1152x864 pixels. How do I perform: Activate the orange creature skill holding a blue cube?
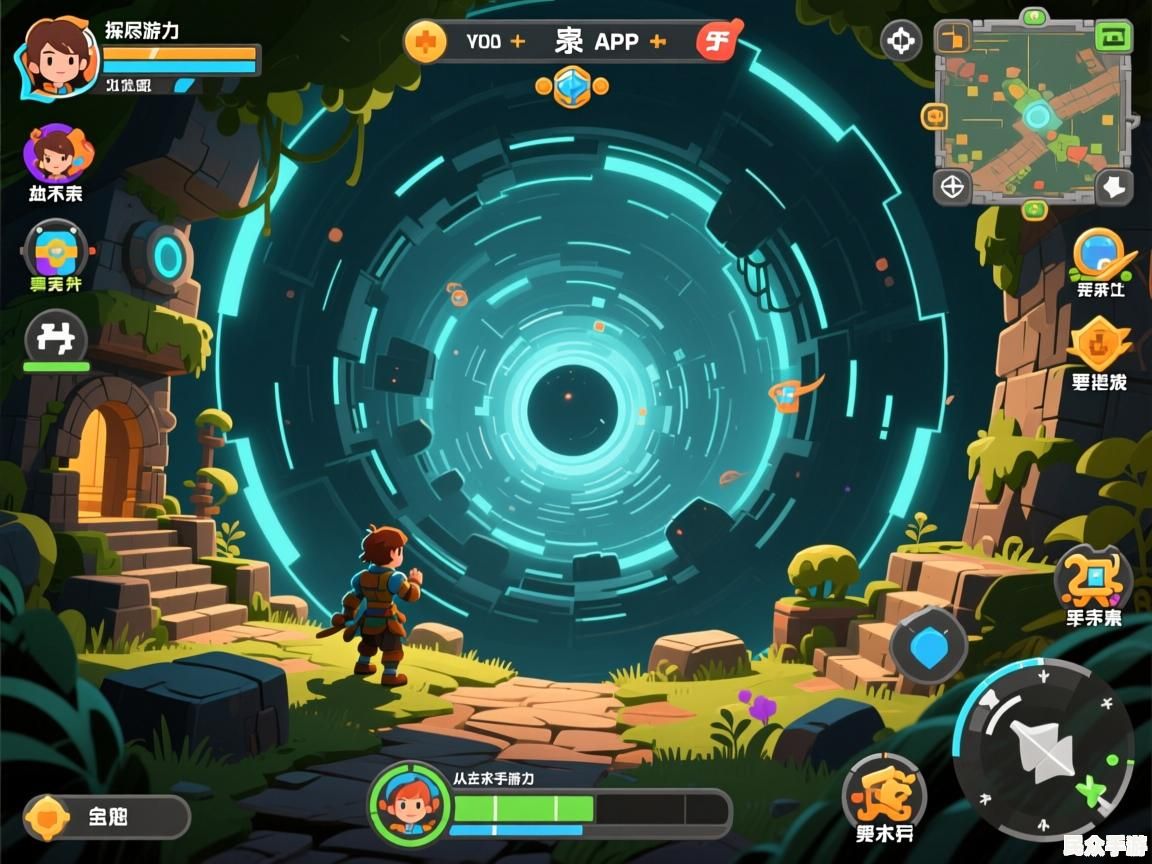point(1093,578)
